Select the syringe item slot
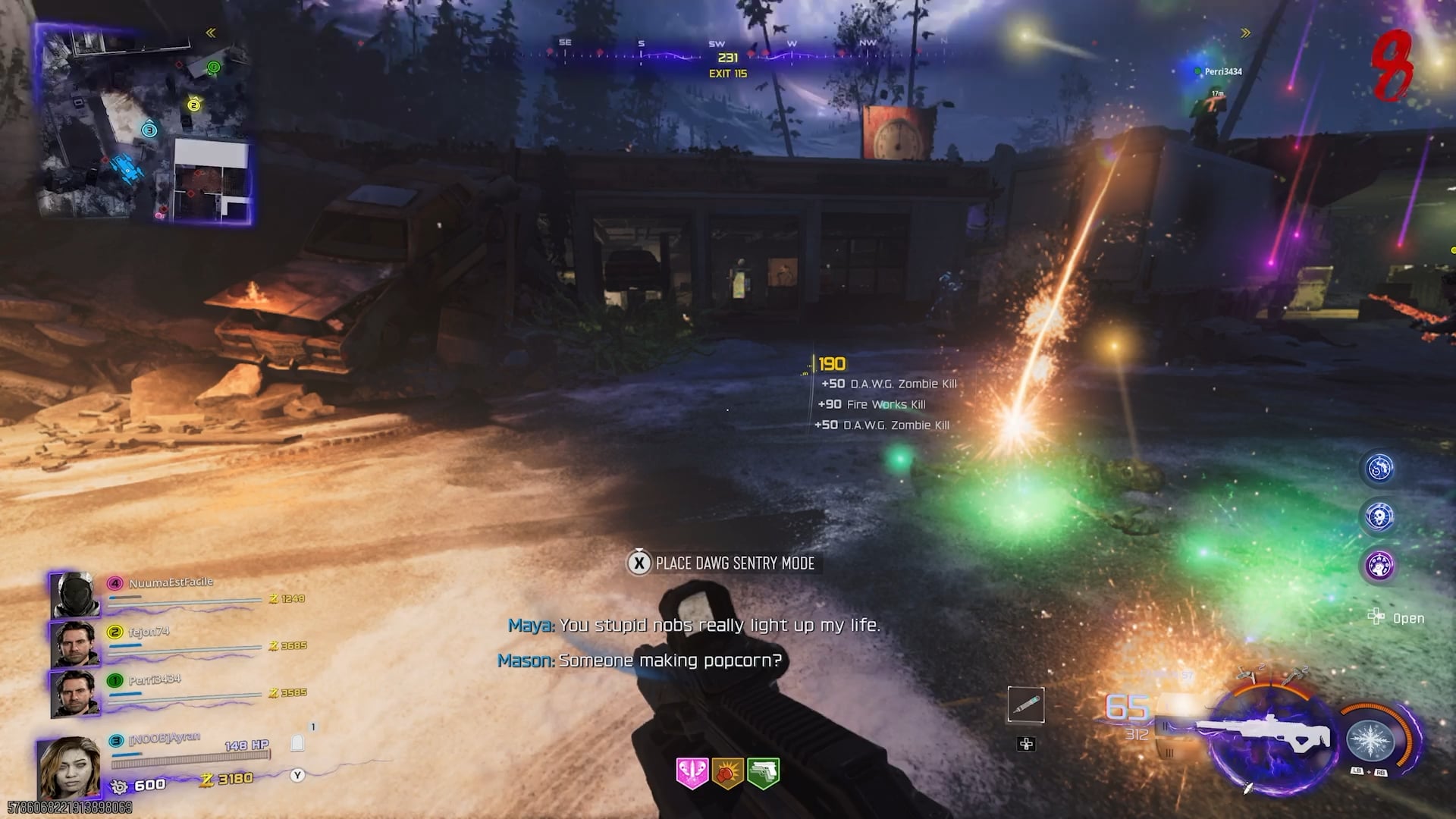This screenshot has height=819, width=1456. coord(1026,705)
